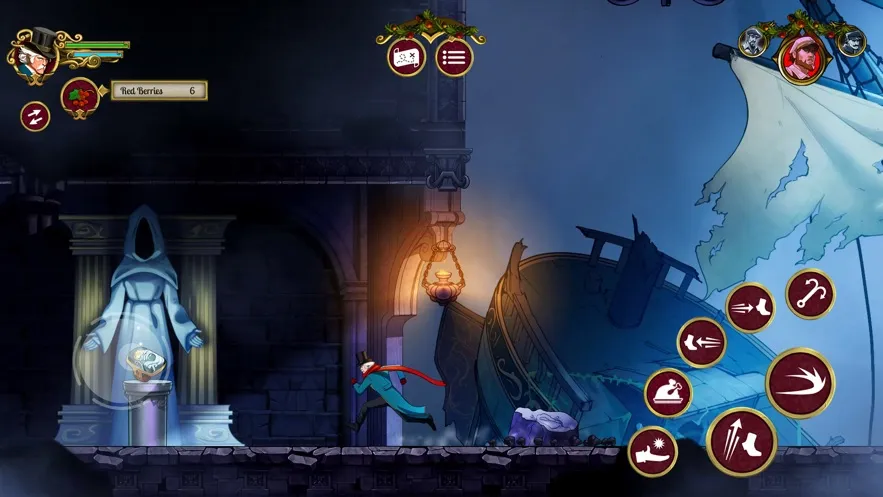The image size is (883, 497).
Task: Choose the left greyed-out crew portrait
Action: (753, 41)
